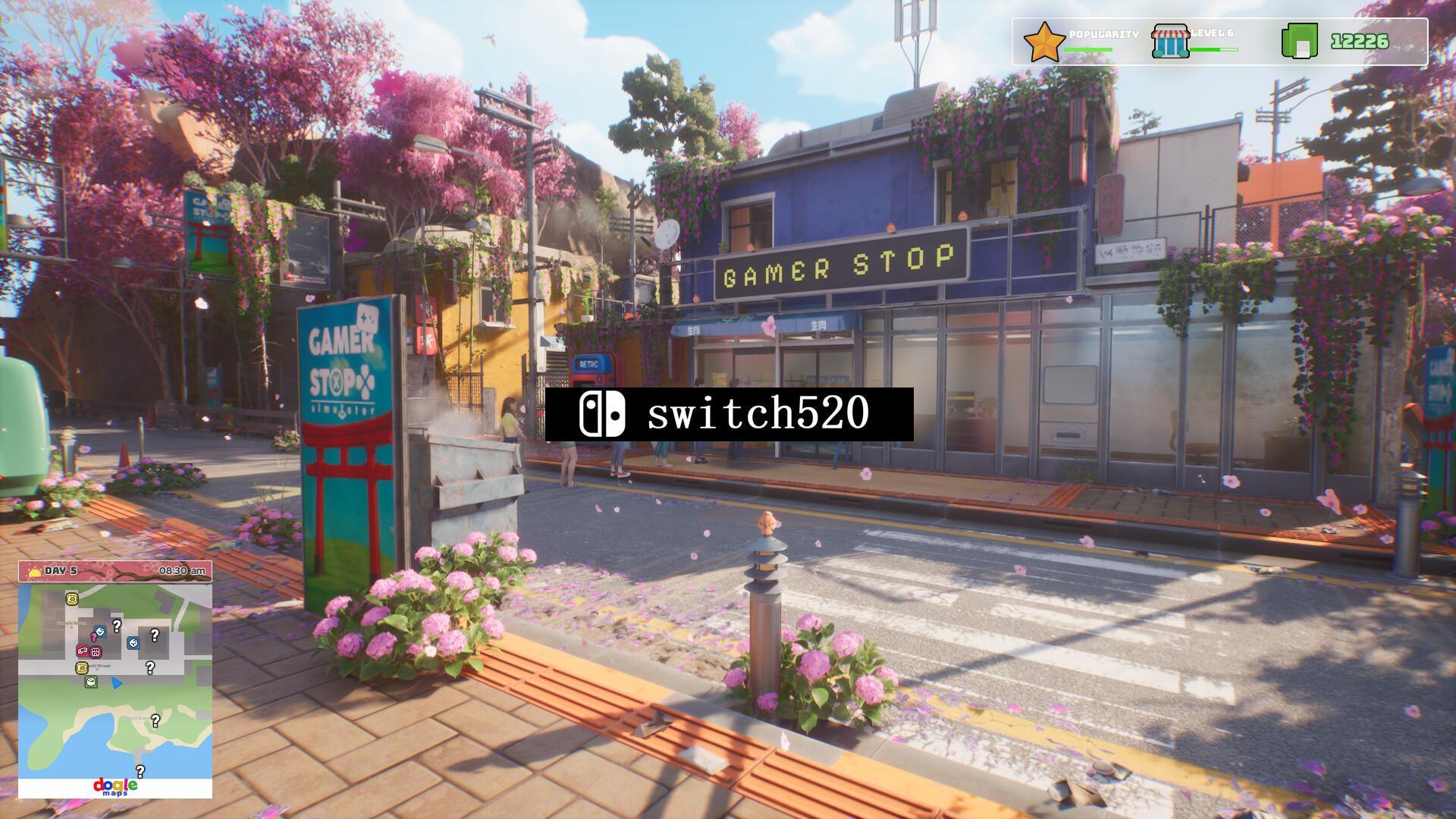The width and height of the screenshot is (1456, 819).
Task: Select the question mark marker near the beach
Action: (155, 721)
